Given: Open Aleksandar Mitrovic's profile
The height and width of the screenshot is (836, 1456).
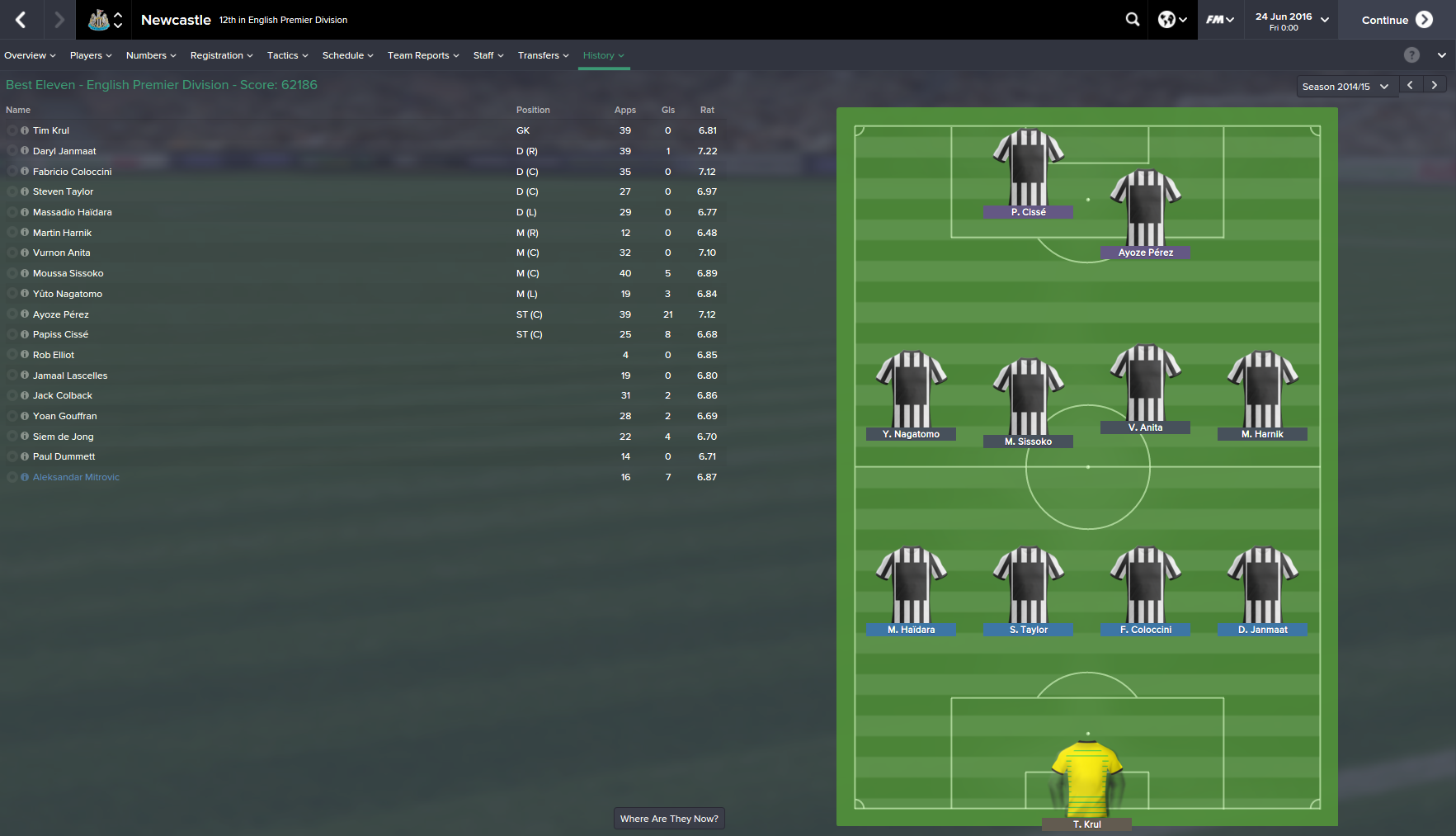Looking at the screenshot, I should [x=76, y=477].
